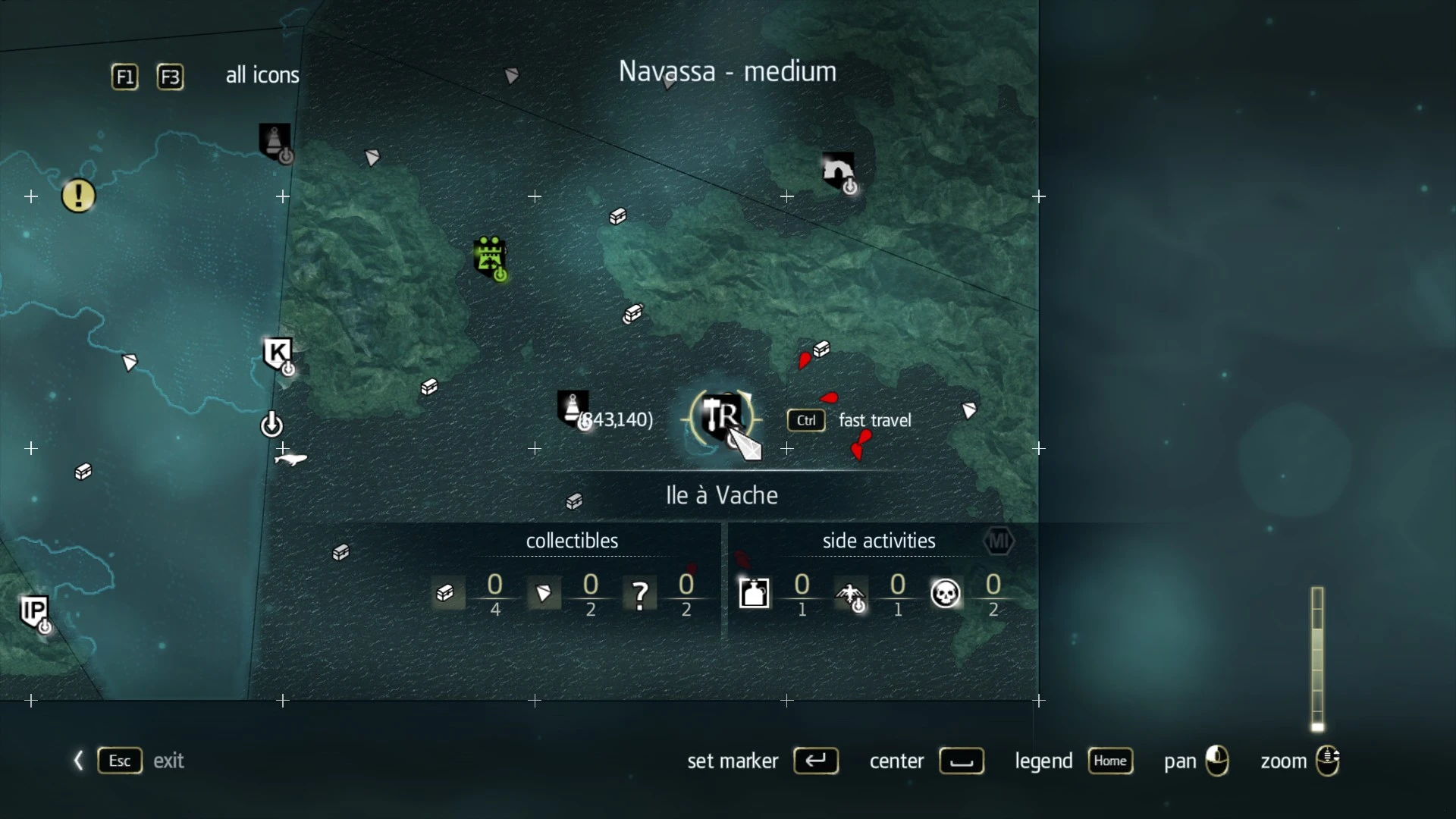Click the whale hunting spot icon

[x=290, y=460]
